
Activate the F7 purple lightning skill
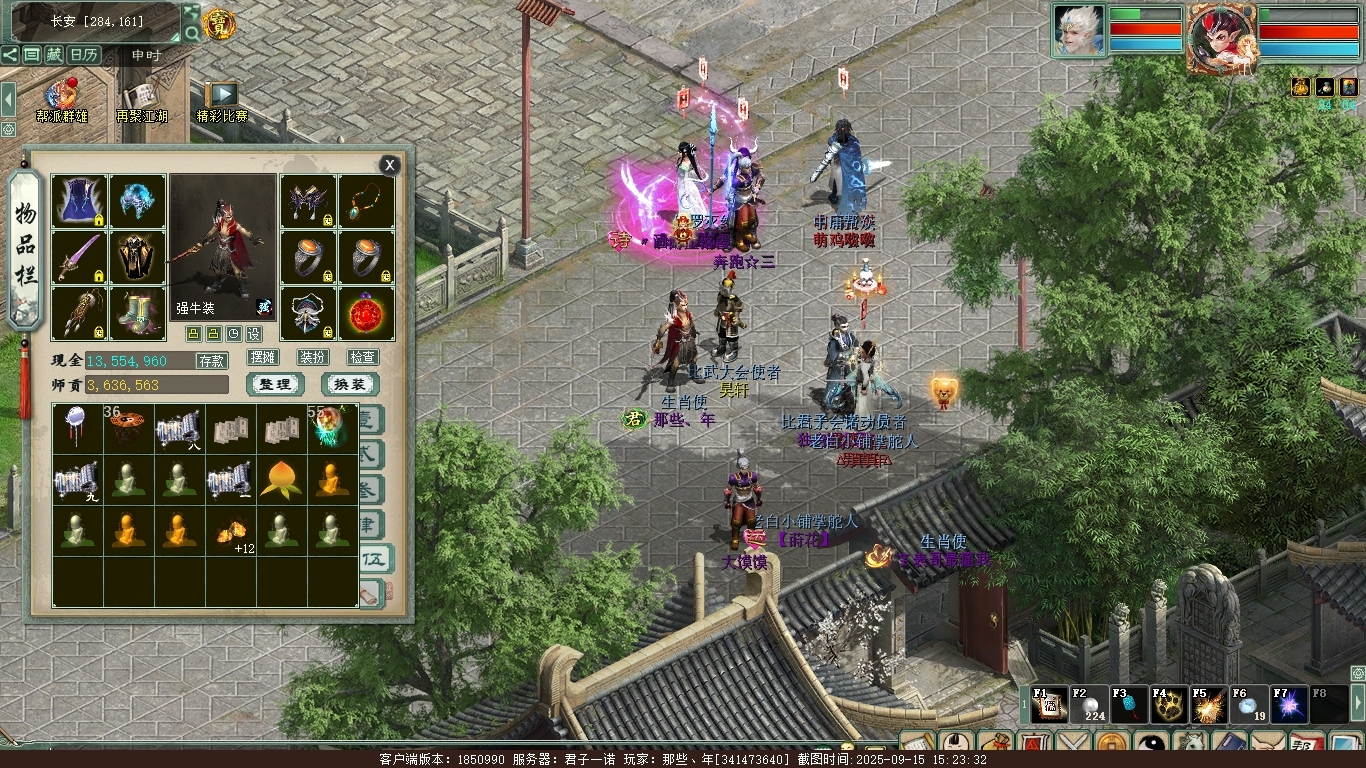tap(1288, 706)
